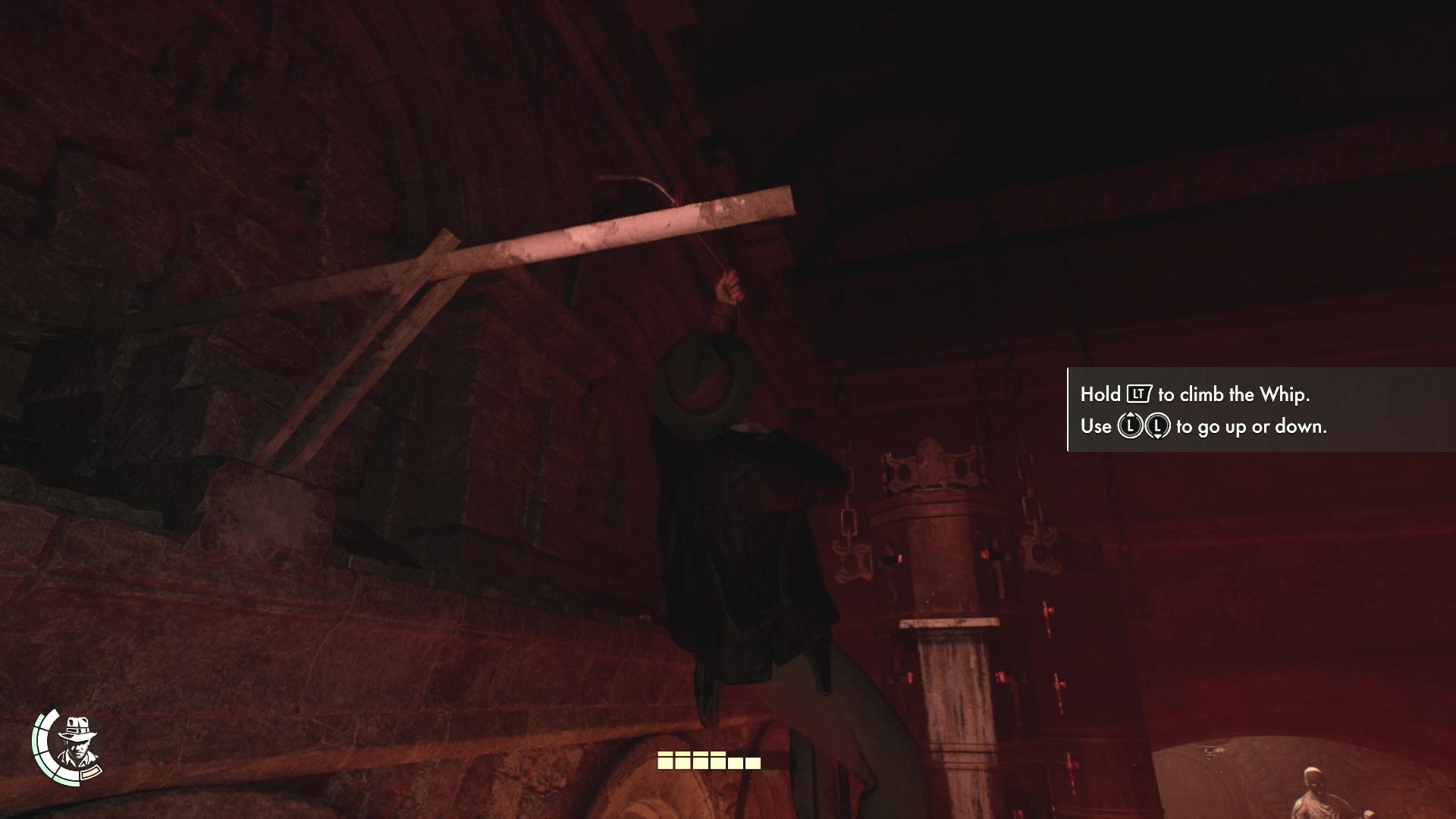
Task: Click the left stick up icon
Action: [x=1129, y=426]
